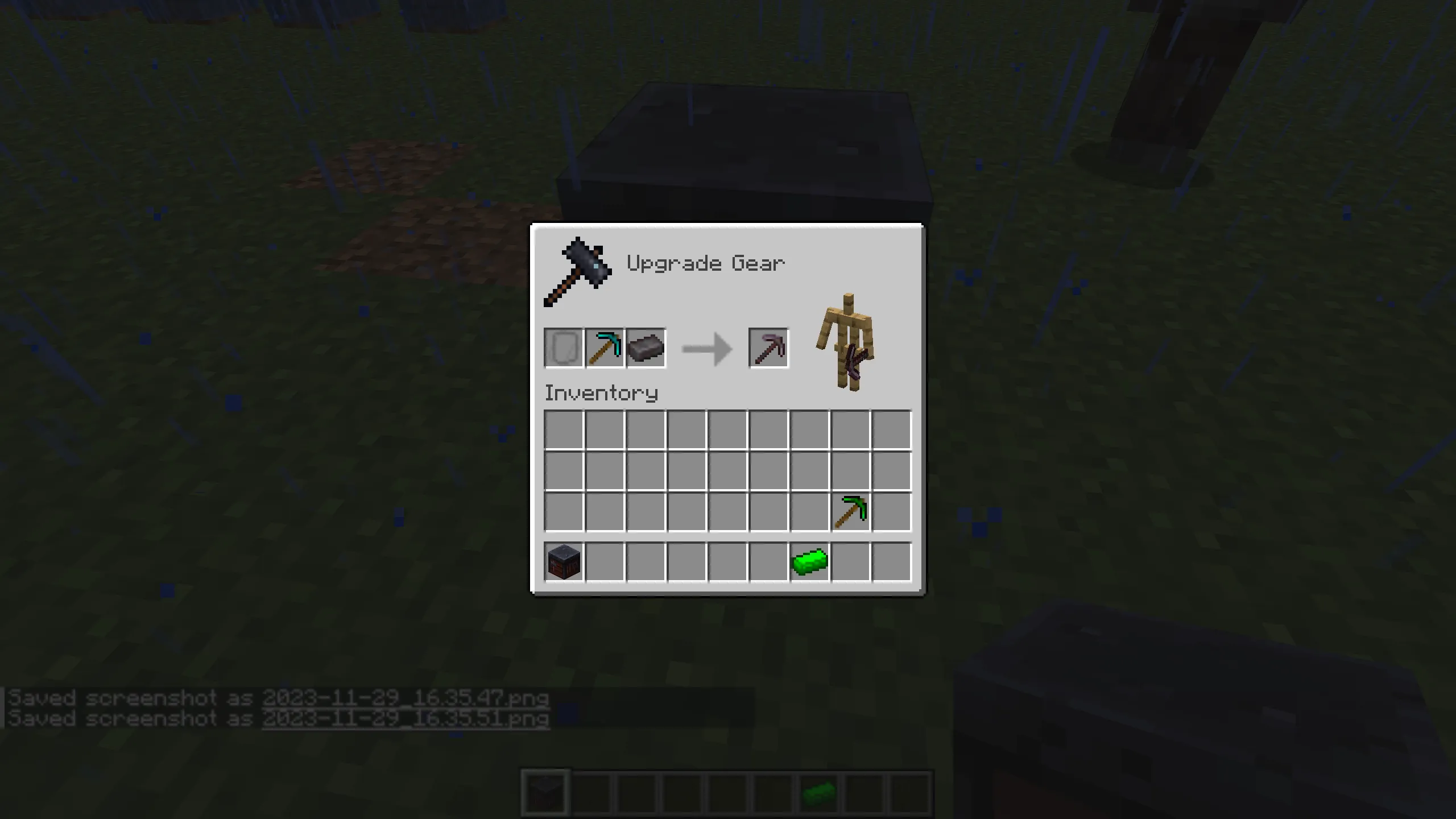Grab the green-tipped pickaxe in the inventory
The height and width of the screenshot is (819, 1456).
coord(850,511)
